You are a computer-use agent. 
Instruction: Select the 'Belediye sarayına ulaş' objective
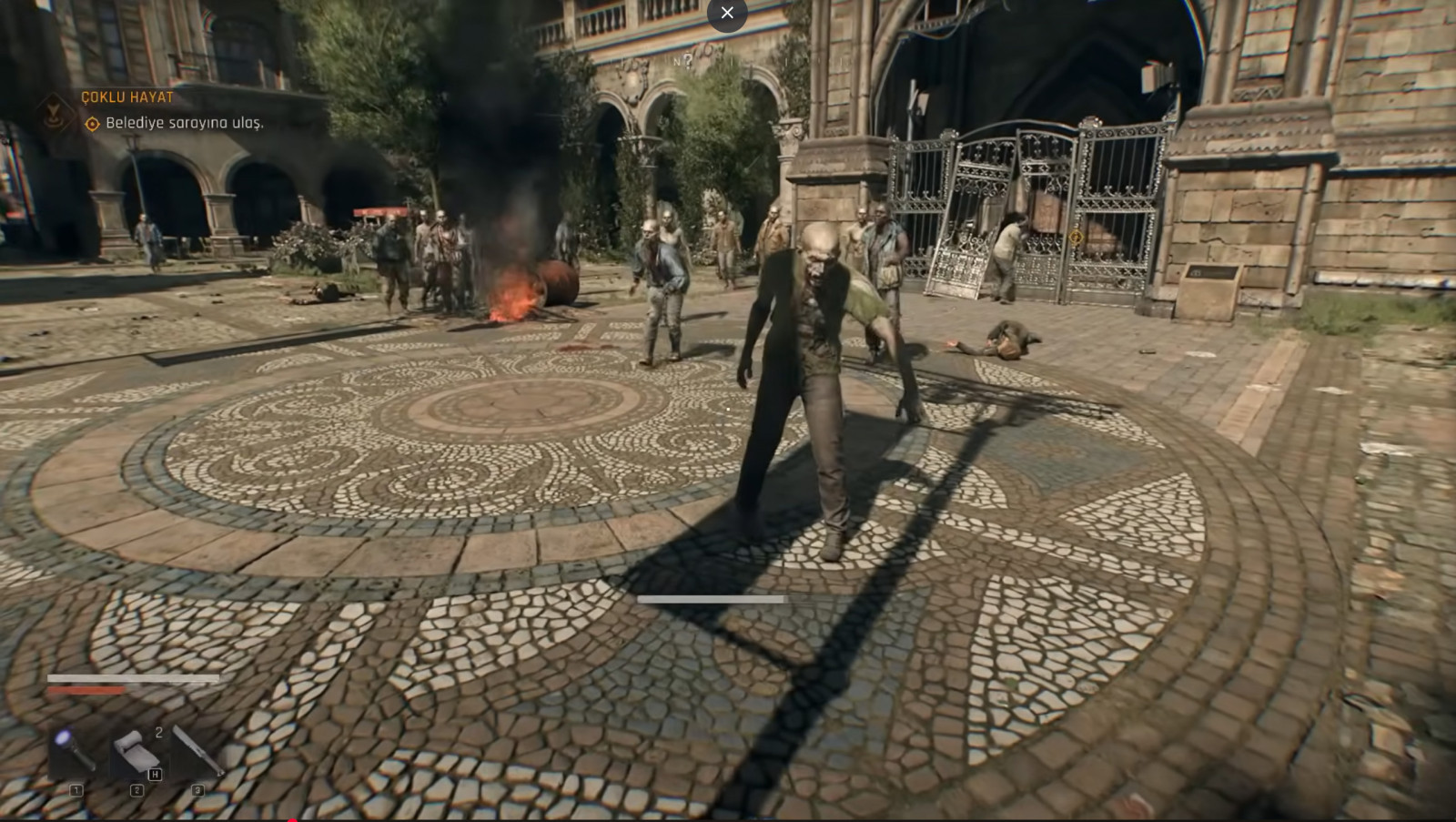click(x=184, y=123)
